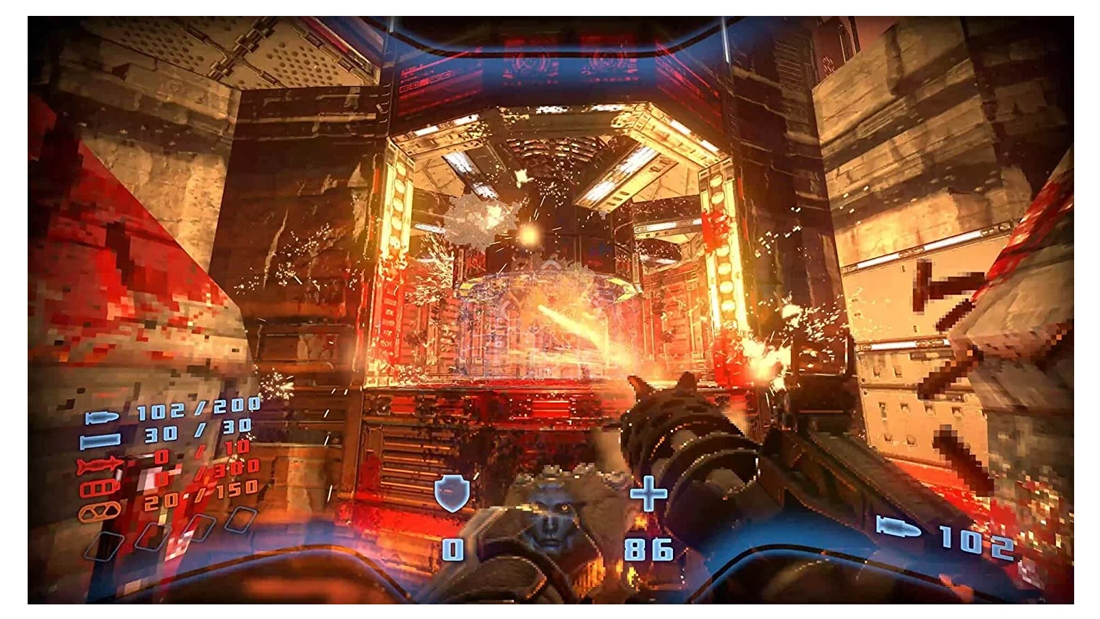The width and height of the screenshot is (1100, 619).
Task: Click the armor shield icon
Action: [x=452, y=494]
